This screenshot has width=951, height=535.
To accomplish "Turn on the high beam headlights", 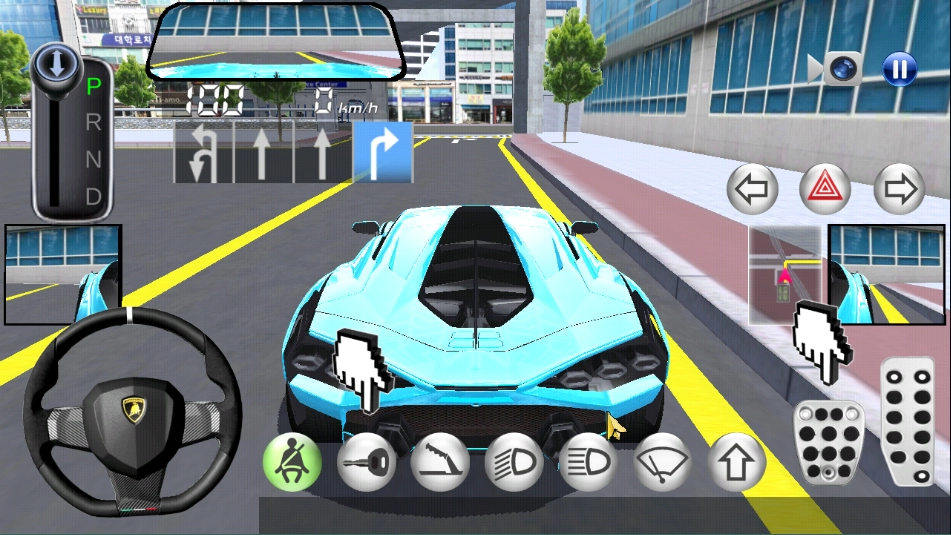I will pyautogui.click(x=587, y=462).
